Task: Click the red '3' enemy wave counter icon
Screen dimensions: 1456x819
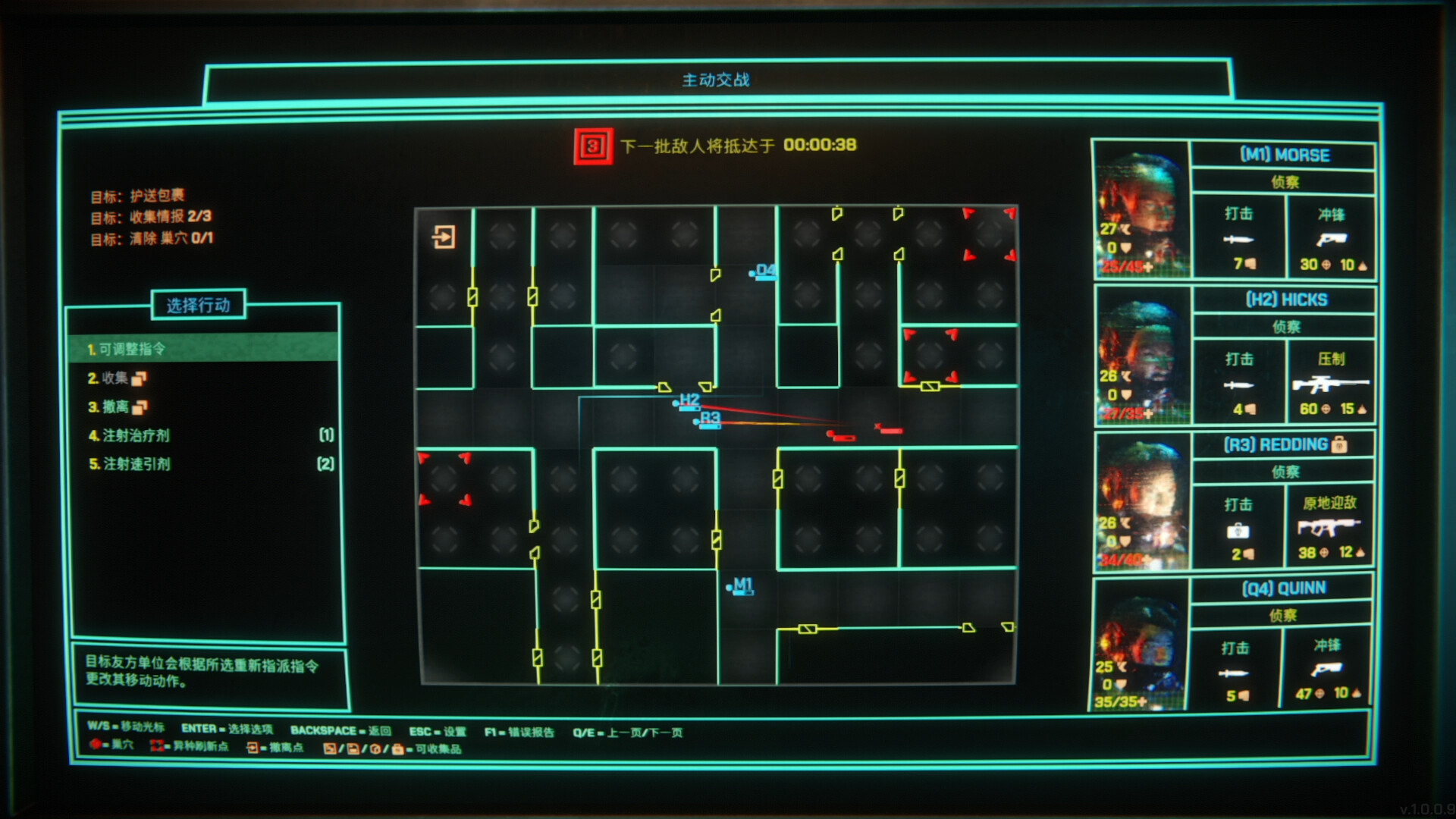Action: (x=593, y=146)
